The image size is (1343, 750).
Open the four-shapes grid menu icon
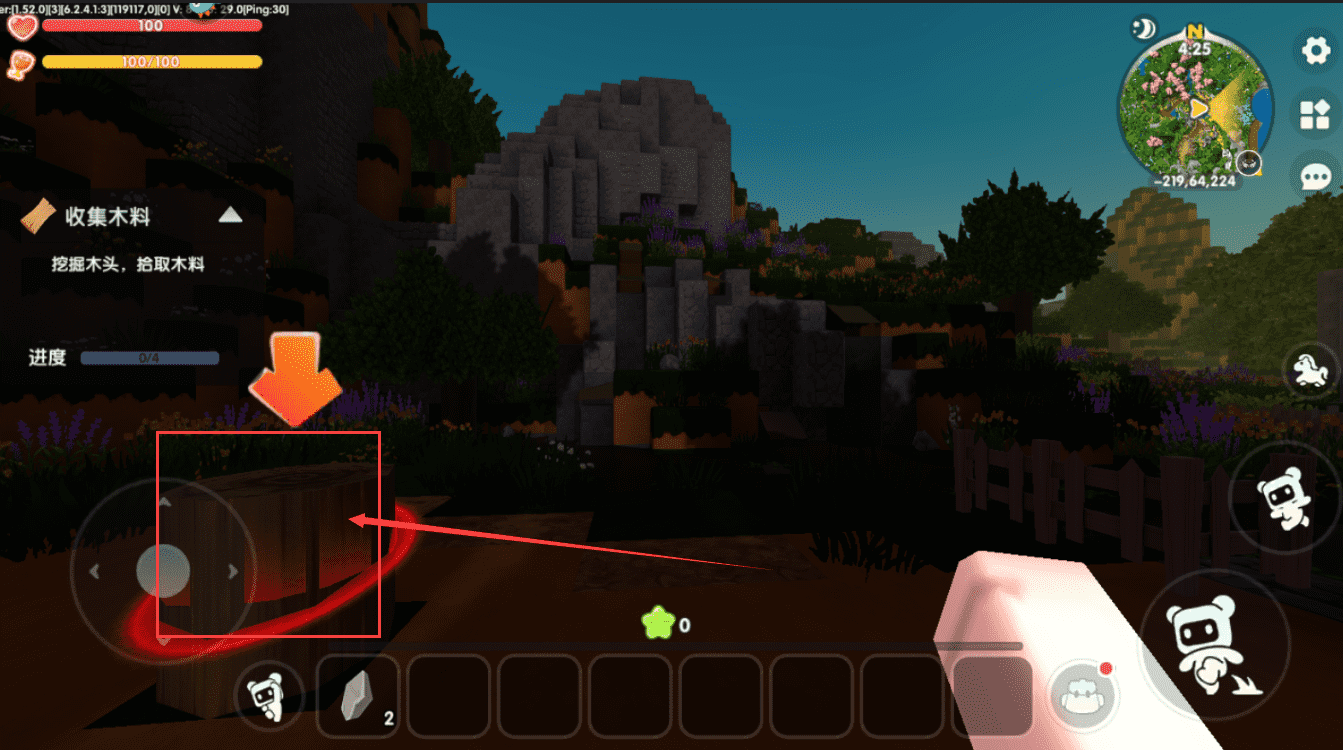pyautogui.click(x=1315, y=114)
